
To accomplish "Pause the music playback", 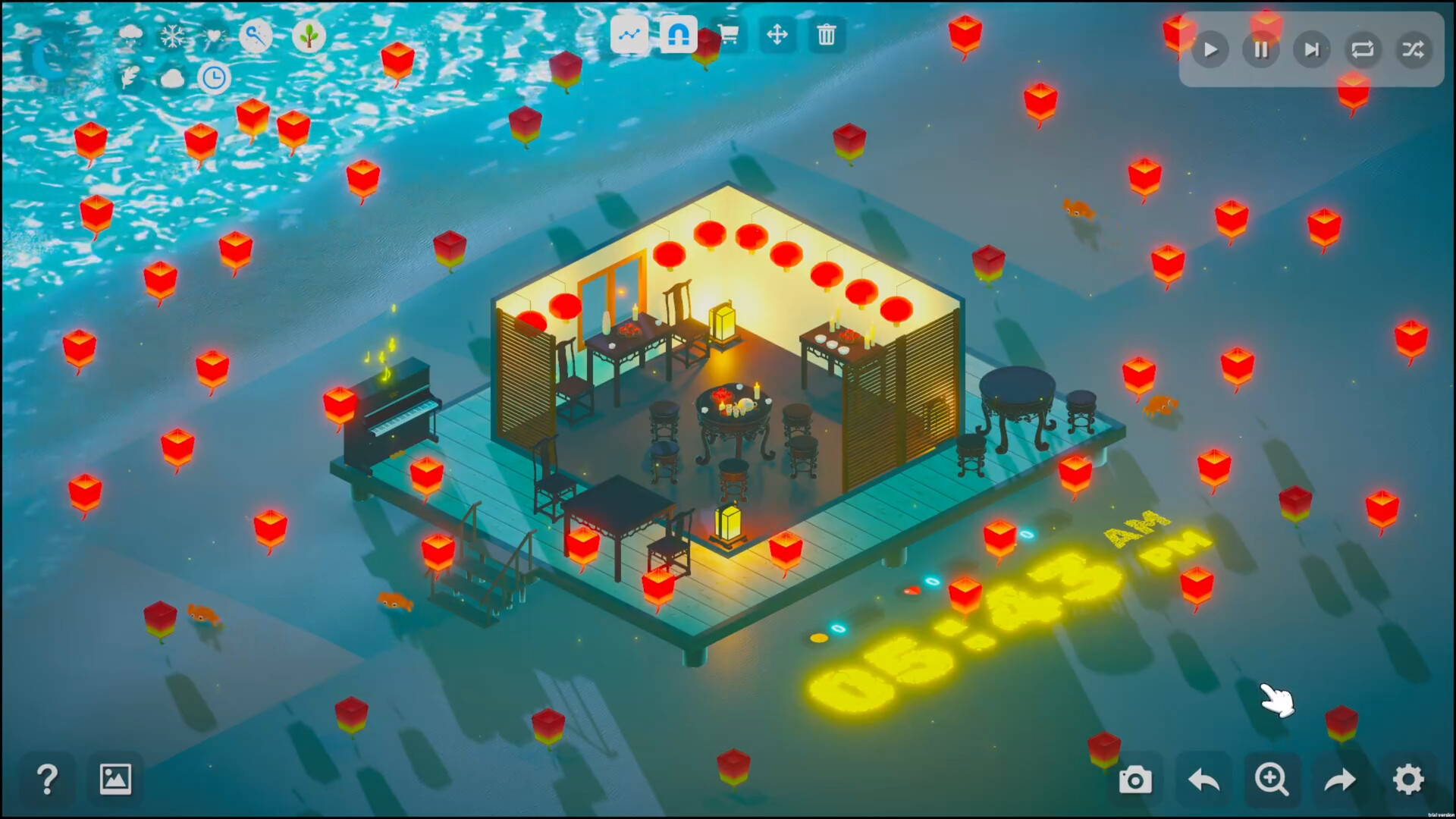I will point(1261,49).
